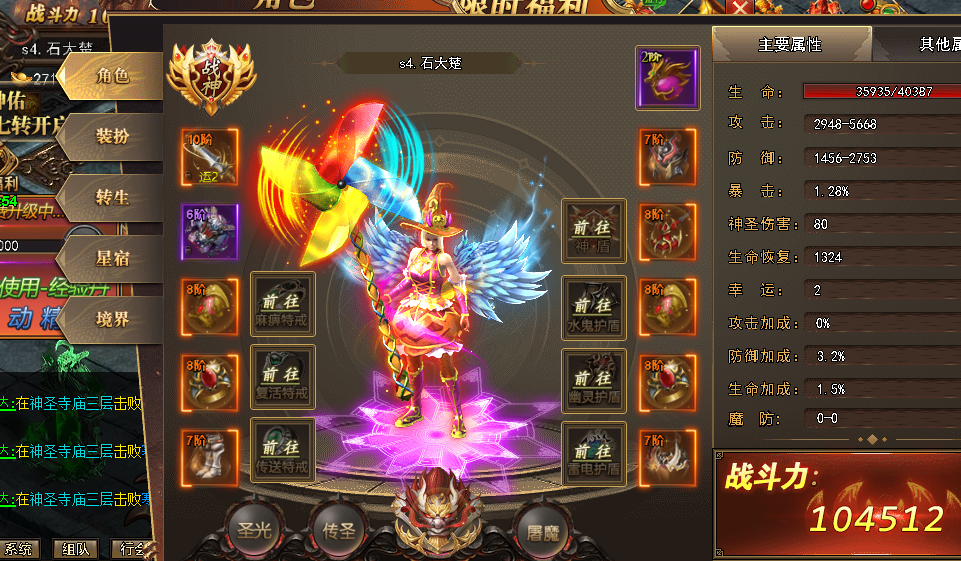961x561 pixels.
Task: Go to 复活特戒 ring slot
Action: pos(283,377)
